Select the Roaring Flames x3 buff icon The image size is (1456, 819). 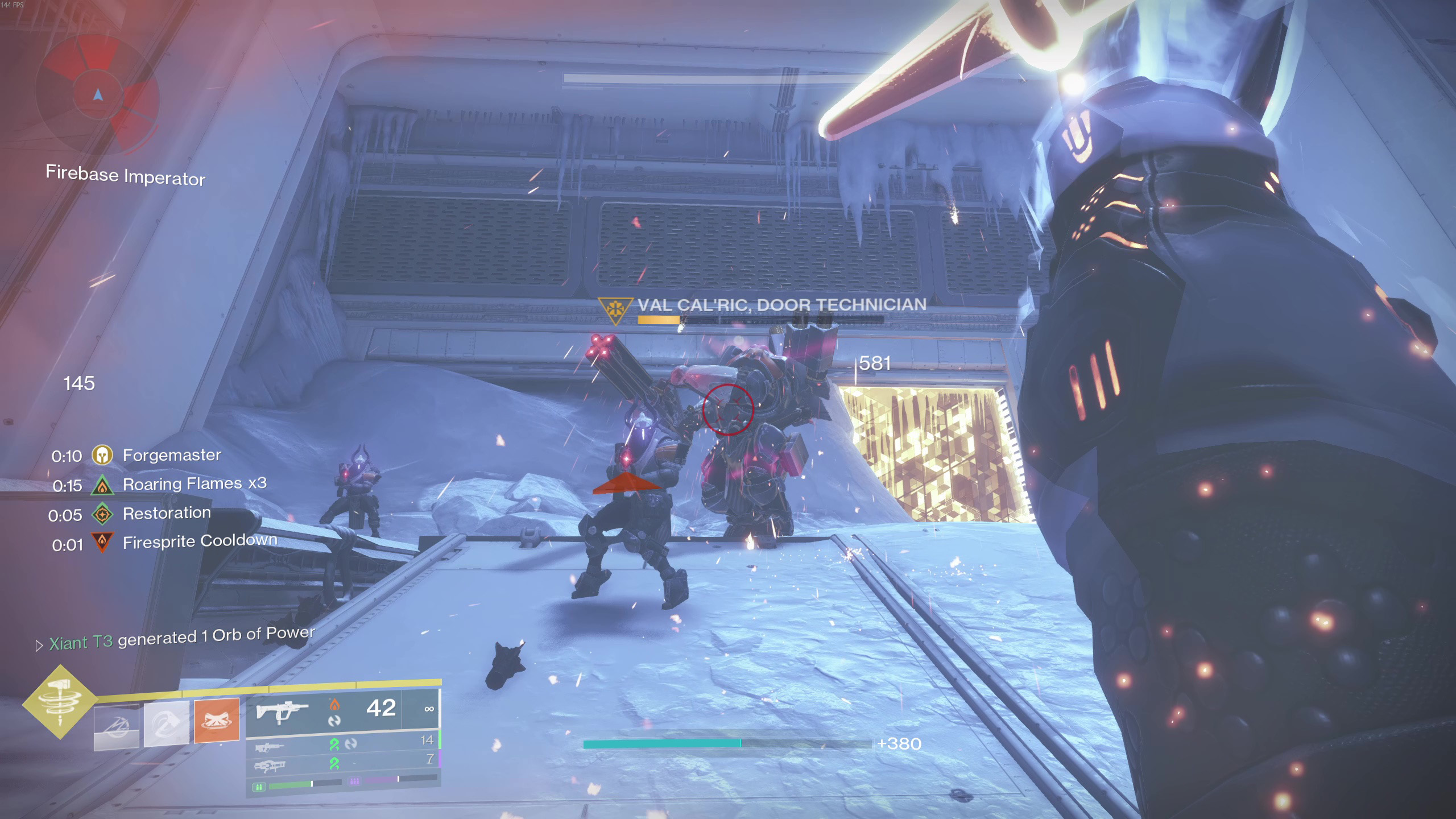click(102, 485)
